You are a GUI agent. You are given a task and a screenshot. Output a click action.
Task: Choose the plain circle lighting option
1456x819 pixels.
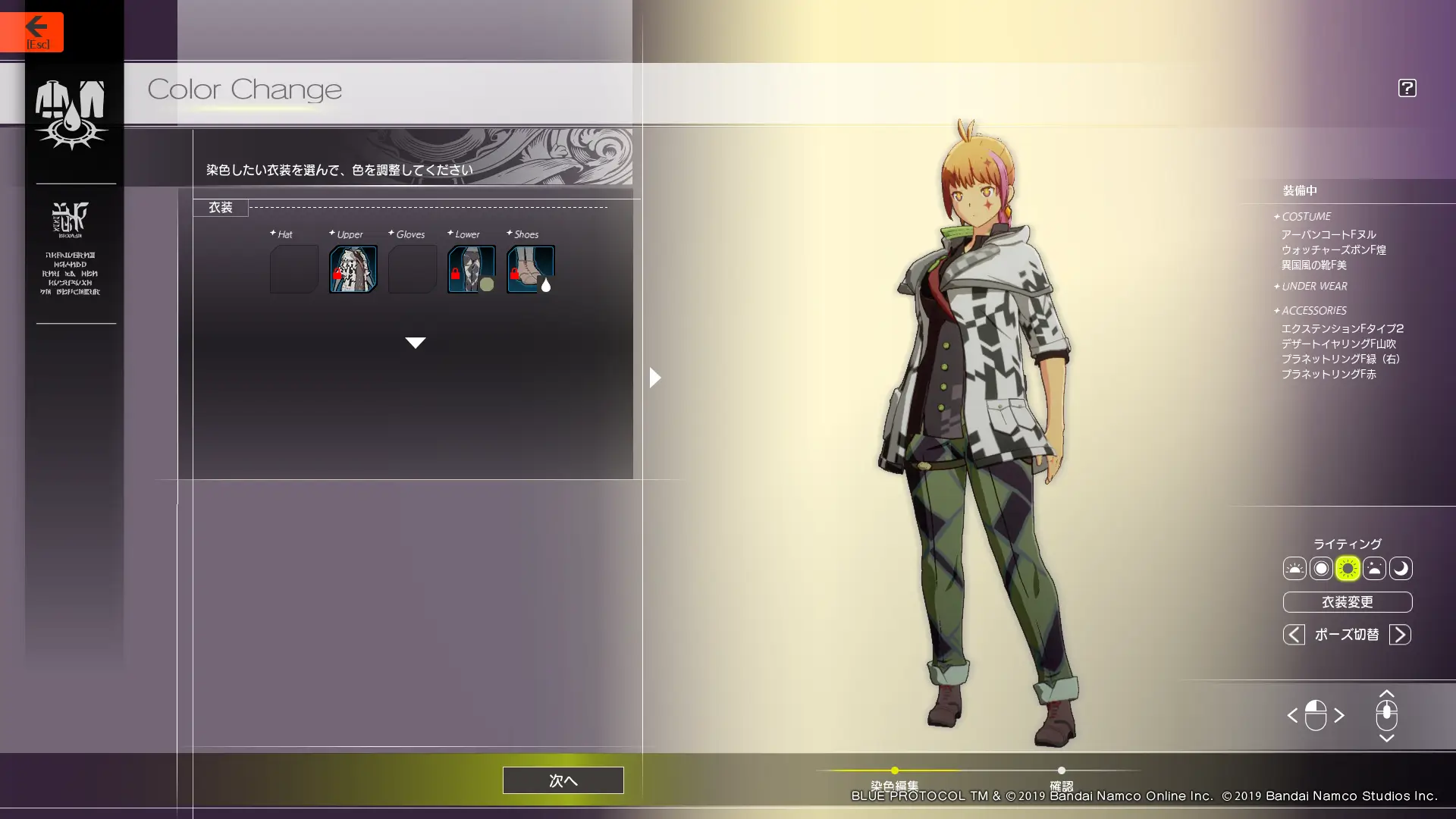coord(1321,569)
